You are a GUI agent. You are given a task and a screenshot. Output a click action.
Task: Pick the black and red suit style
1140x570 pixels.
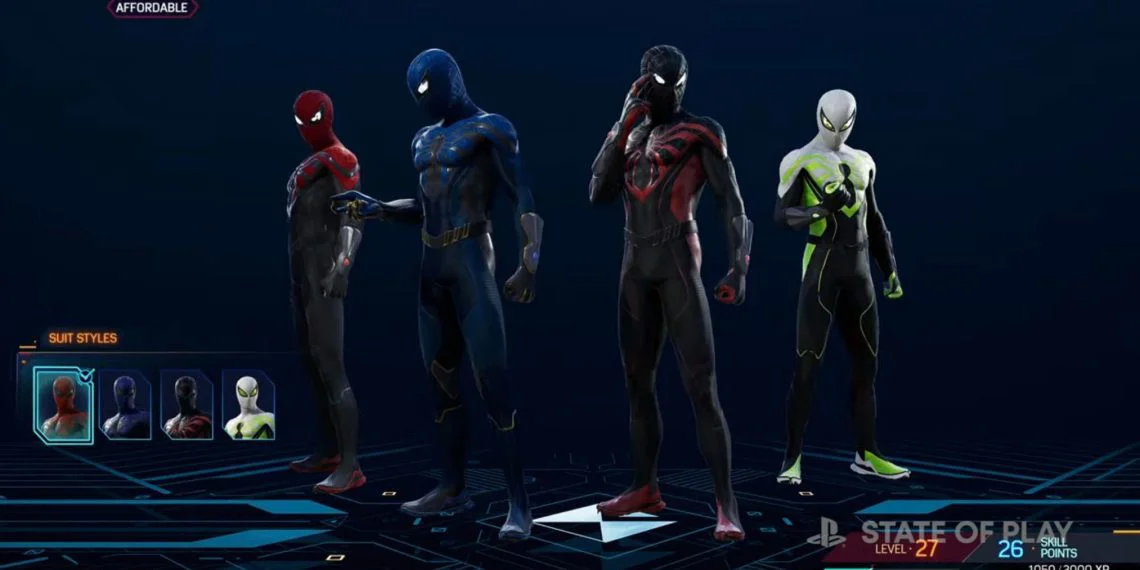click(187, 405)
